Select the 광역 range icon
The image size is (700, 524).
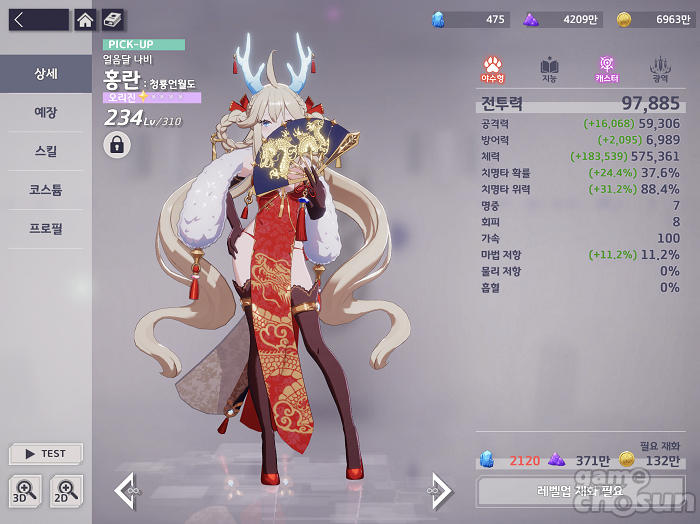click(x=660, y=69)
